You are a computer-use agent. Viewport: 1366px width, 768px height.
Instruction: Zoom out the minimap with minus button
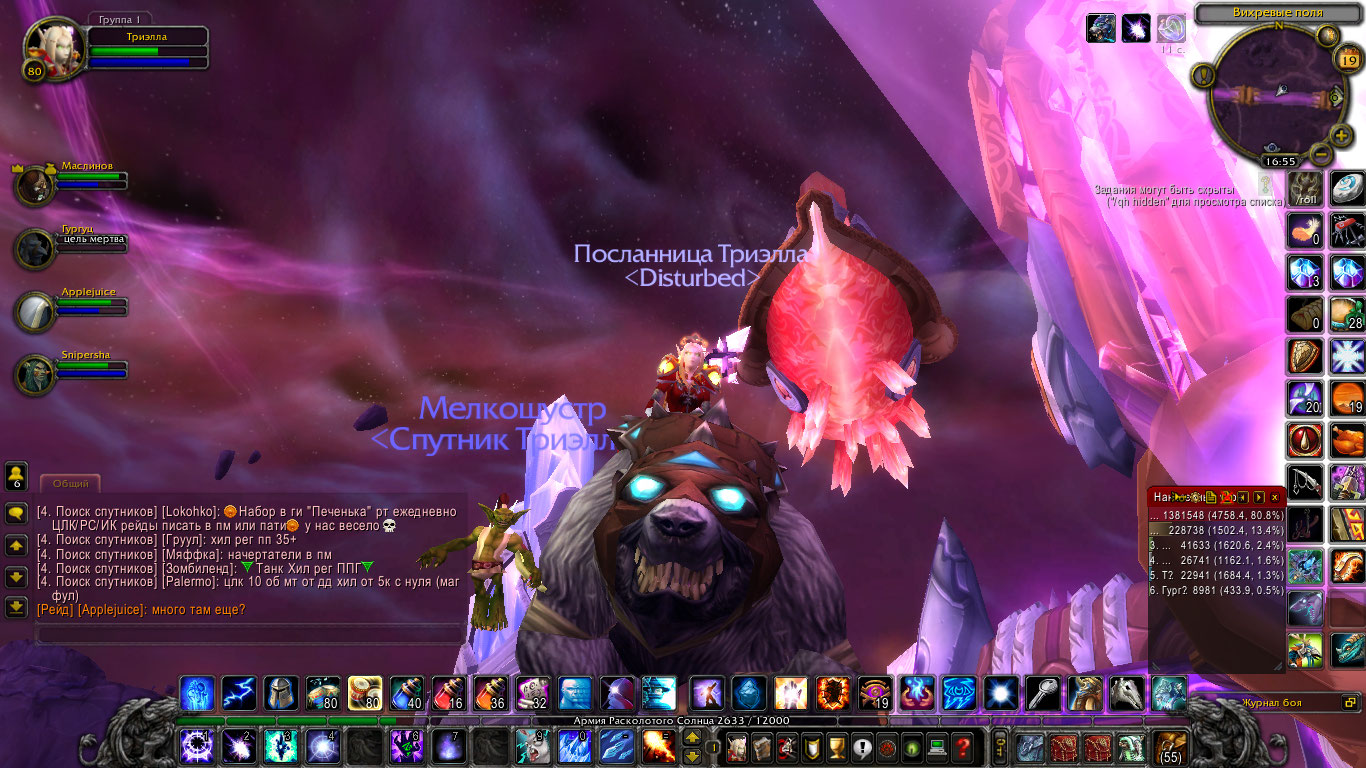(1319, 154)
